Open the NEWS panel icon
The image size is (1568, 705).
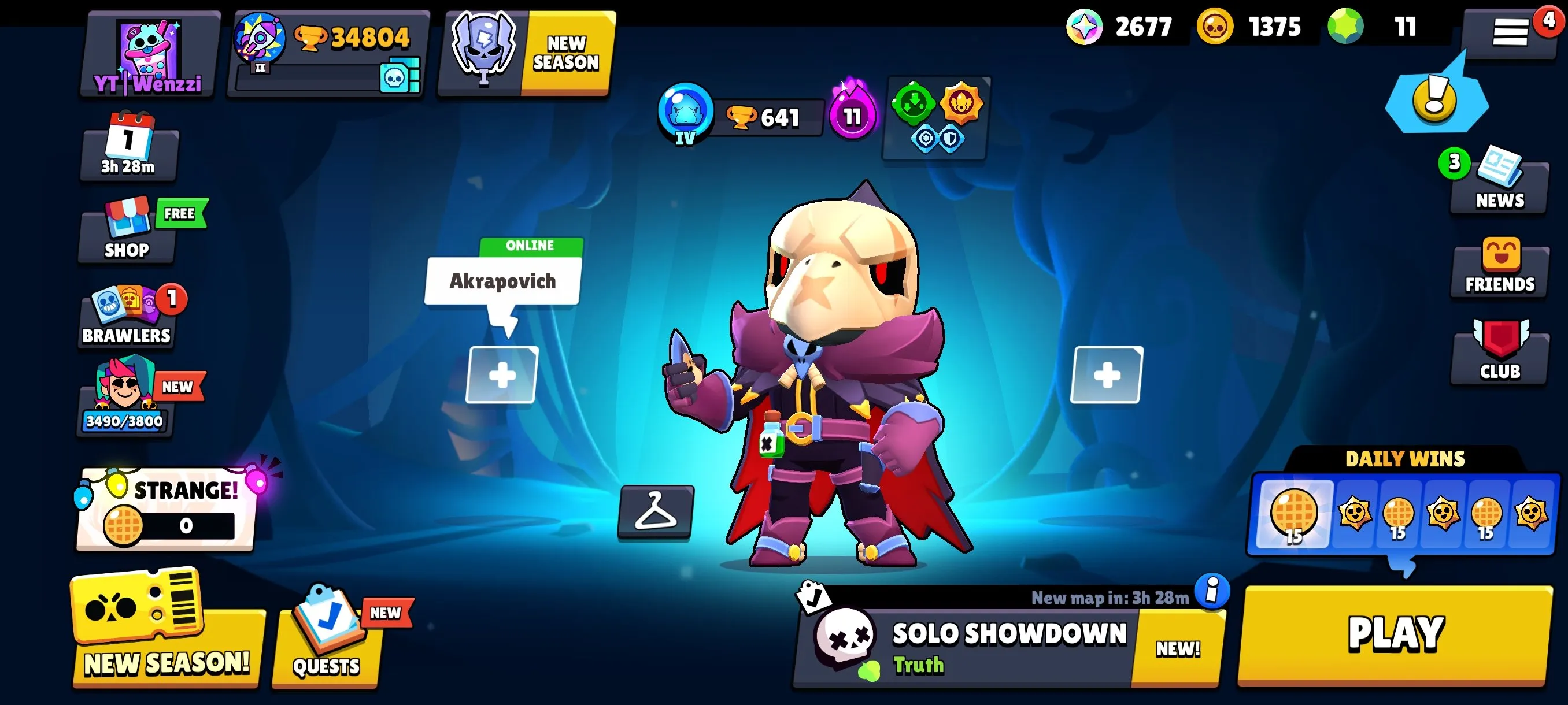tap(1499, 183)
